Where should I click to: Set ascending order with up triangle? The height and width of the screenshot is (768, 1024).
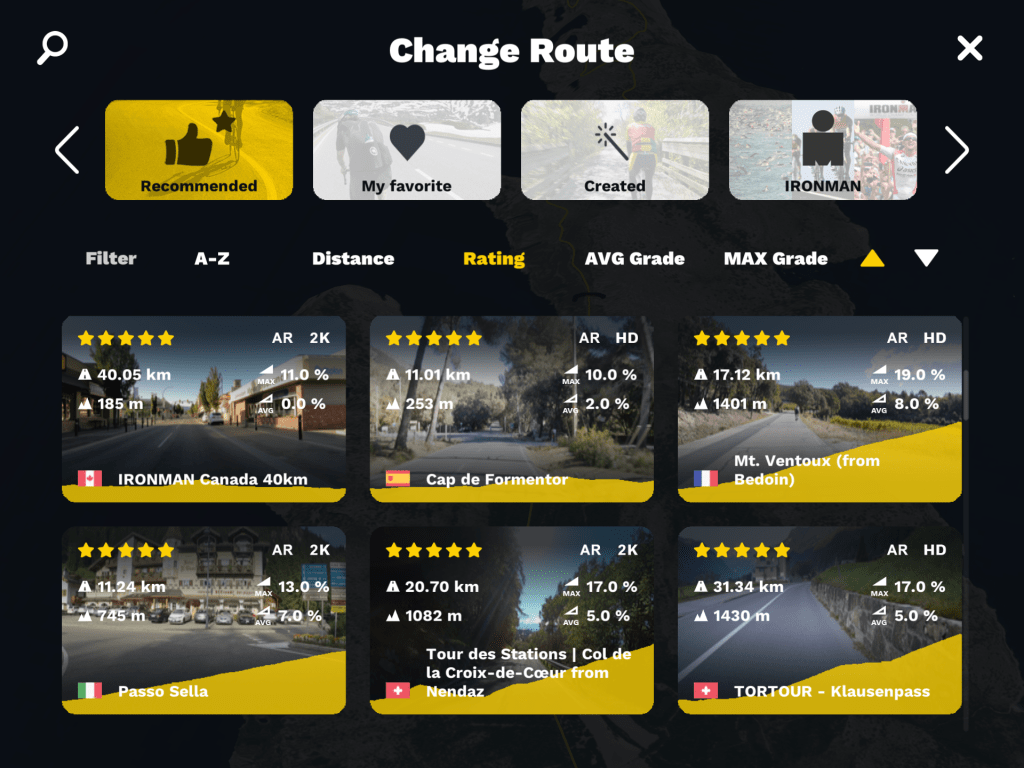872,258
